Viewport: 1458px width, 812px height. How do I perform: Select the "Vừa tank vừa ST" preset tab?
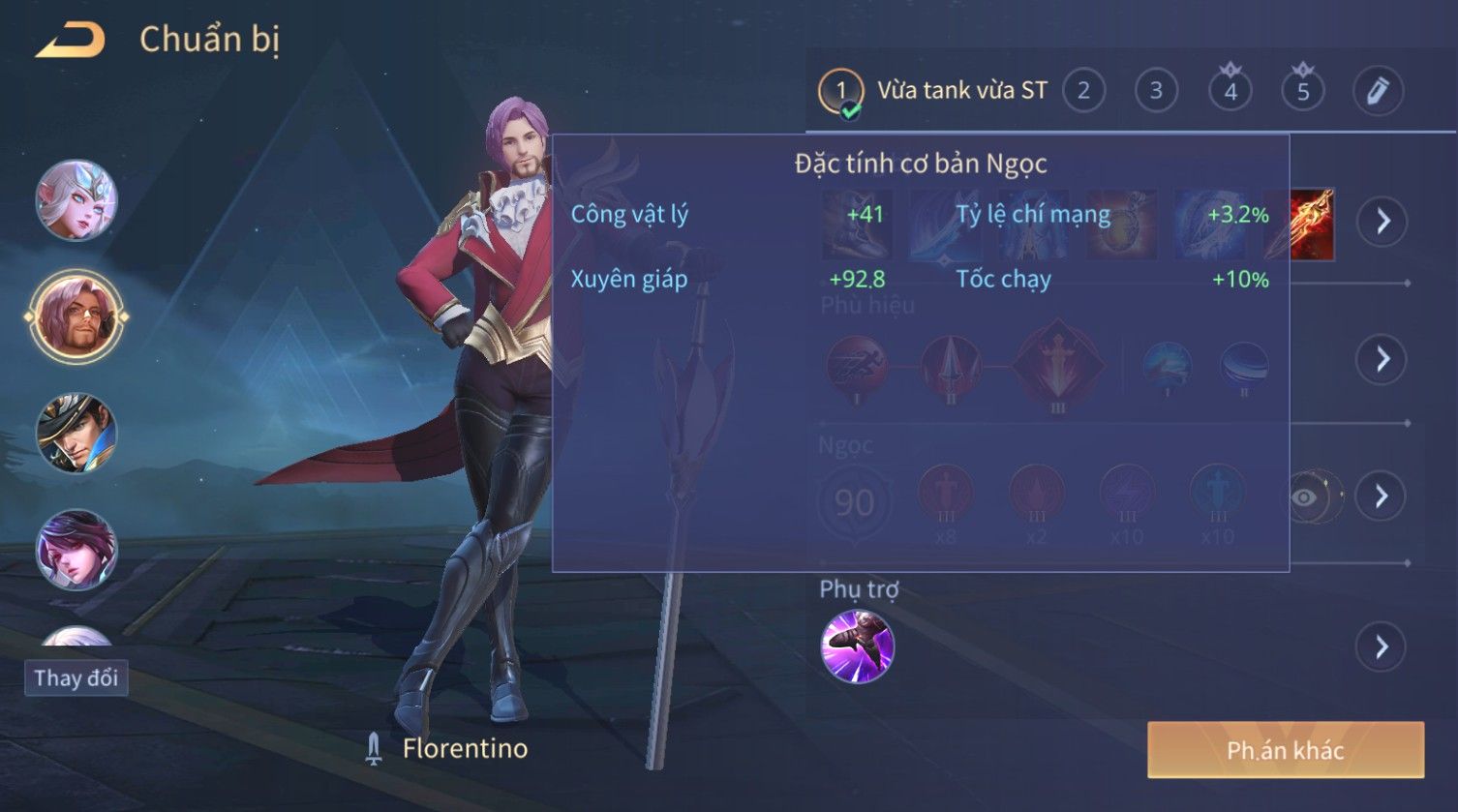tap(934, 92)
